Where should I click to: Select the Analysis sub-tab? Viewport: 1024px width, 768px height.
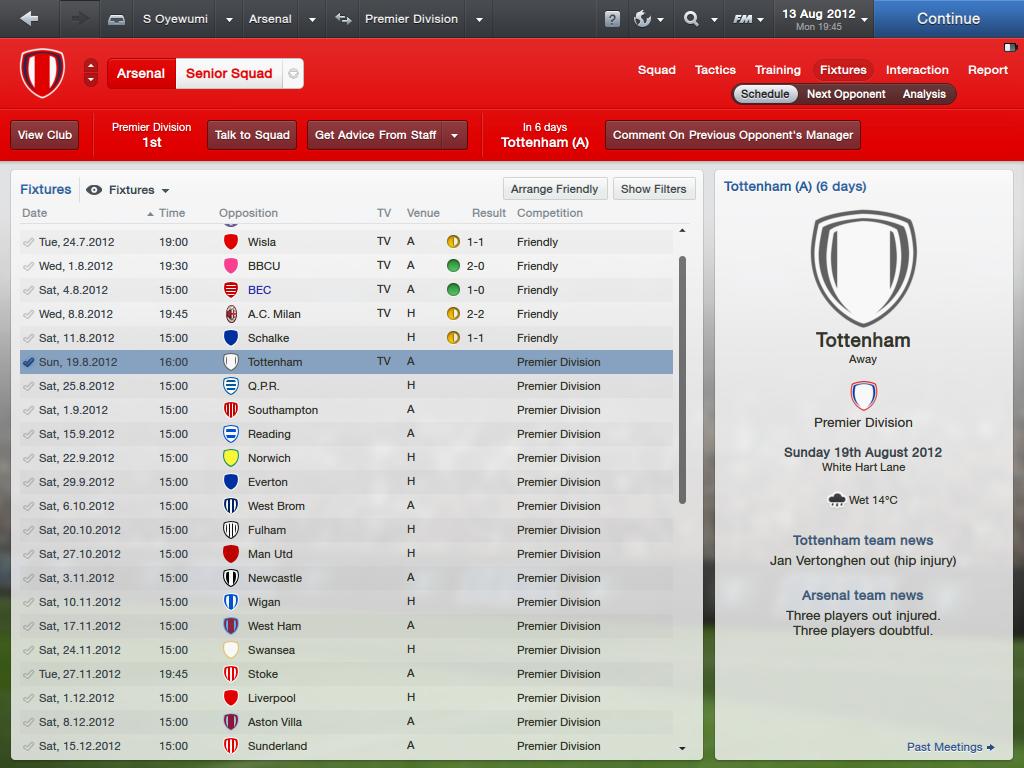coord(924,94)
